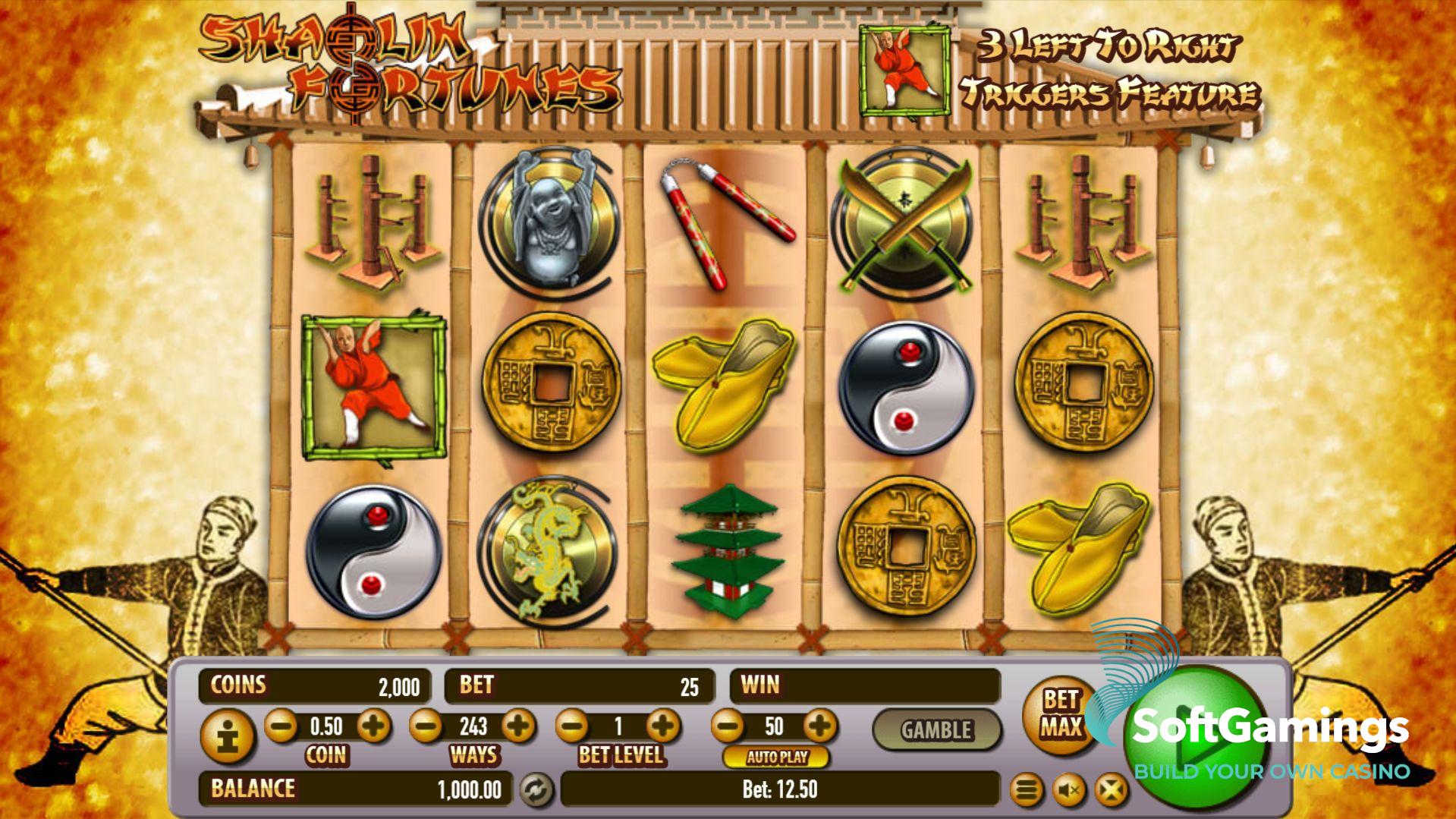The width and height of the screenshot is (1456, 819).
Task: Increase the number of ways
Action: (518, 726)
